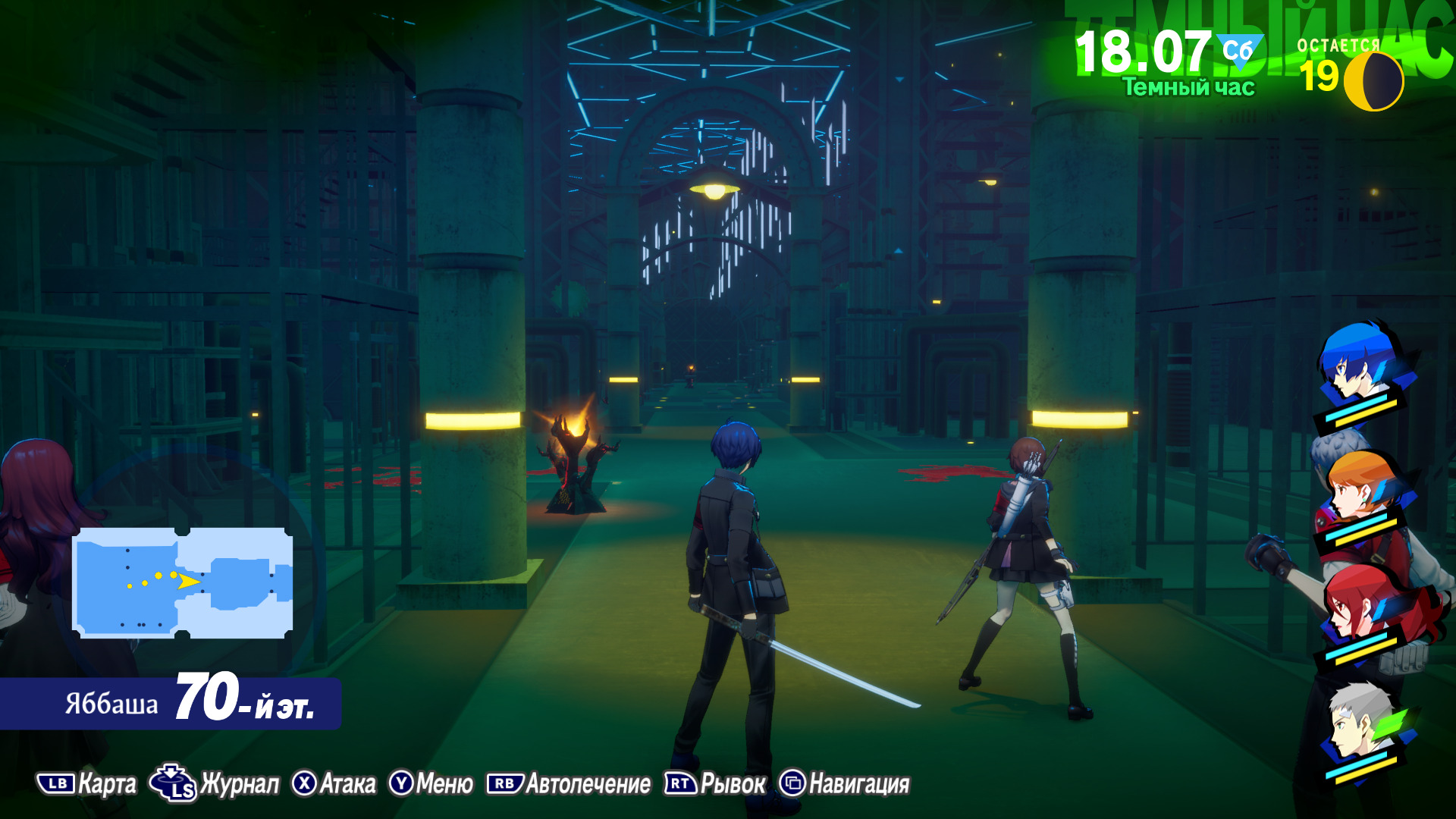Click the moon phase icon
Image resolution: width=1456 pixels, height=819 pixels.
(x=1373, y=81)
